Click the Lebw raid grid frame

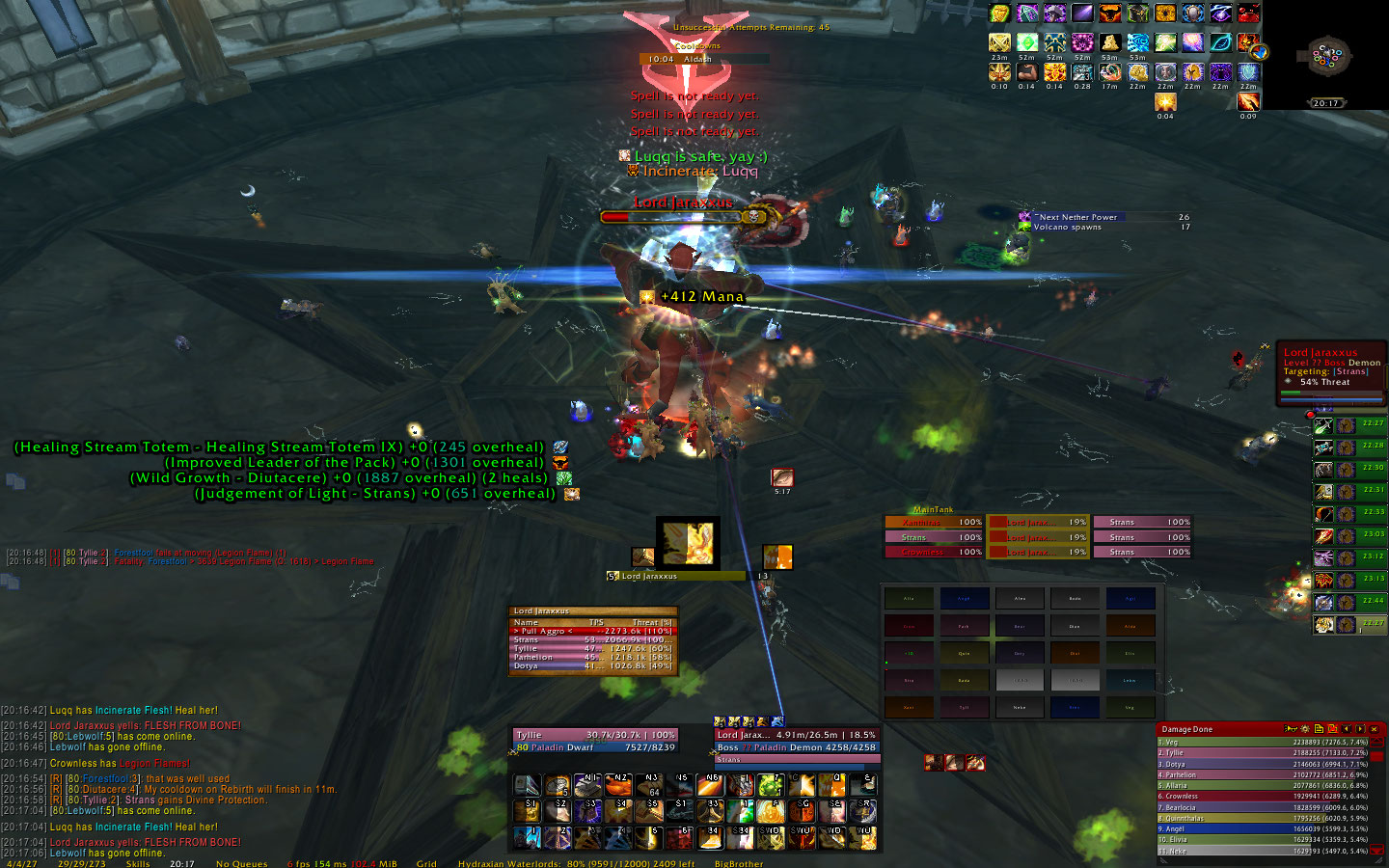click(1130, 680)
